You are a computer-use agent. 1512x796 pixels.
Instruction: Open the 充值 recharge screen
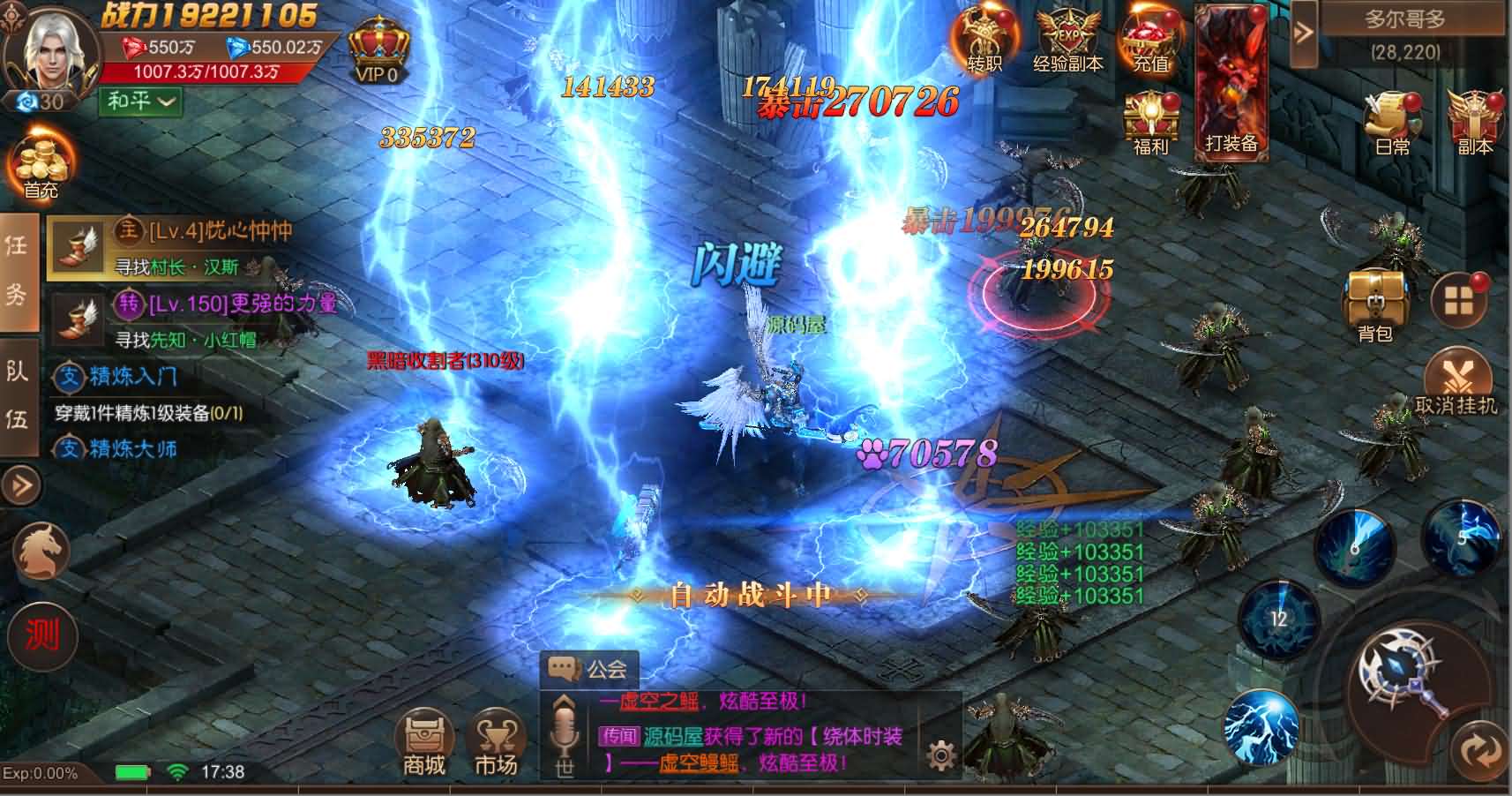tap(1146, 40)
